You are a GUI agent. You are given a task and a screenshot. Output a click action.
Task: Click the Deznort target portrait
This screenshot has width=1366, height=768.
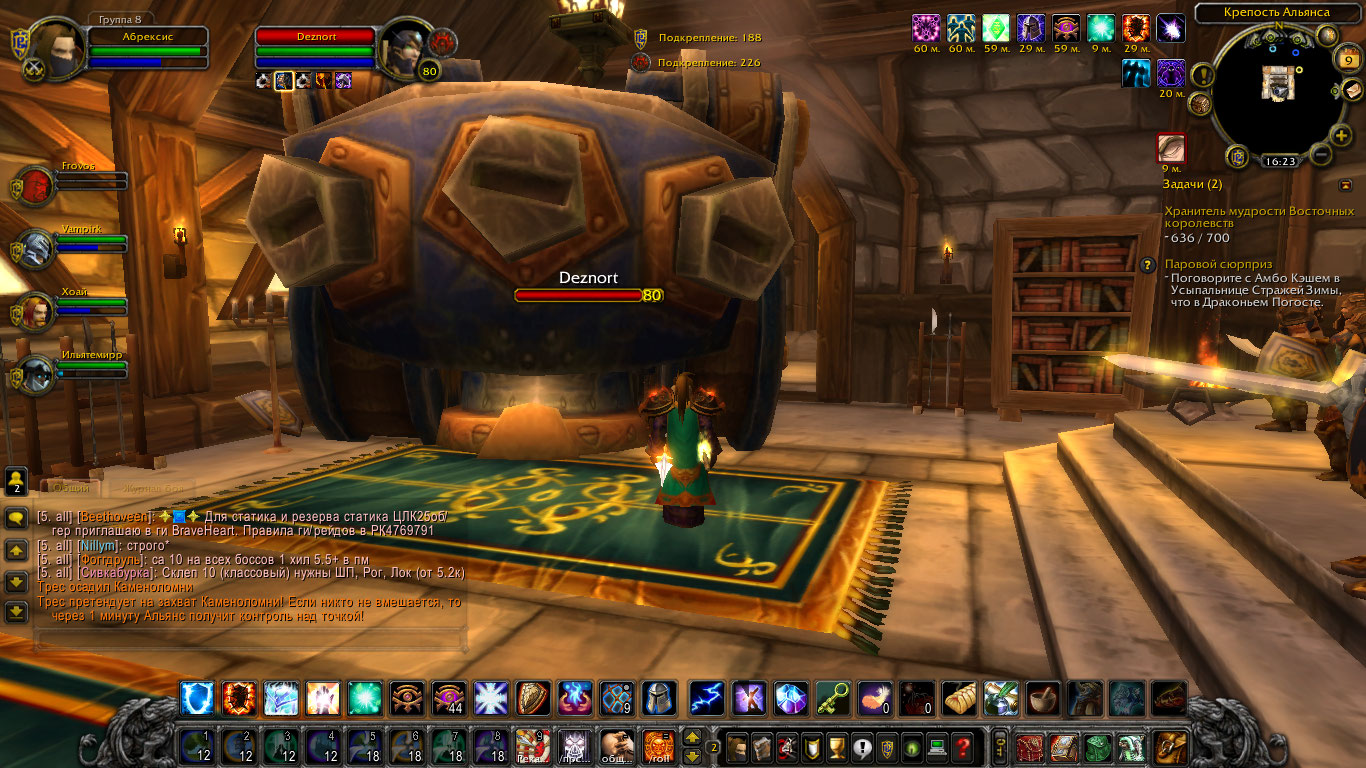[x=406, y=47]
